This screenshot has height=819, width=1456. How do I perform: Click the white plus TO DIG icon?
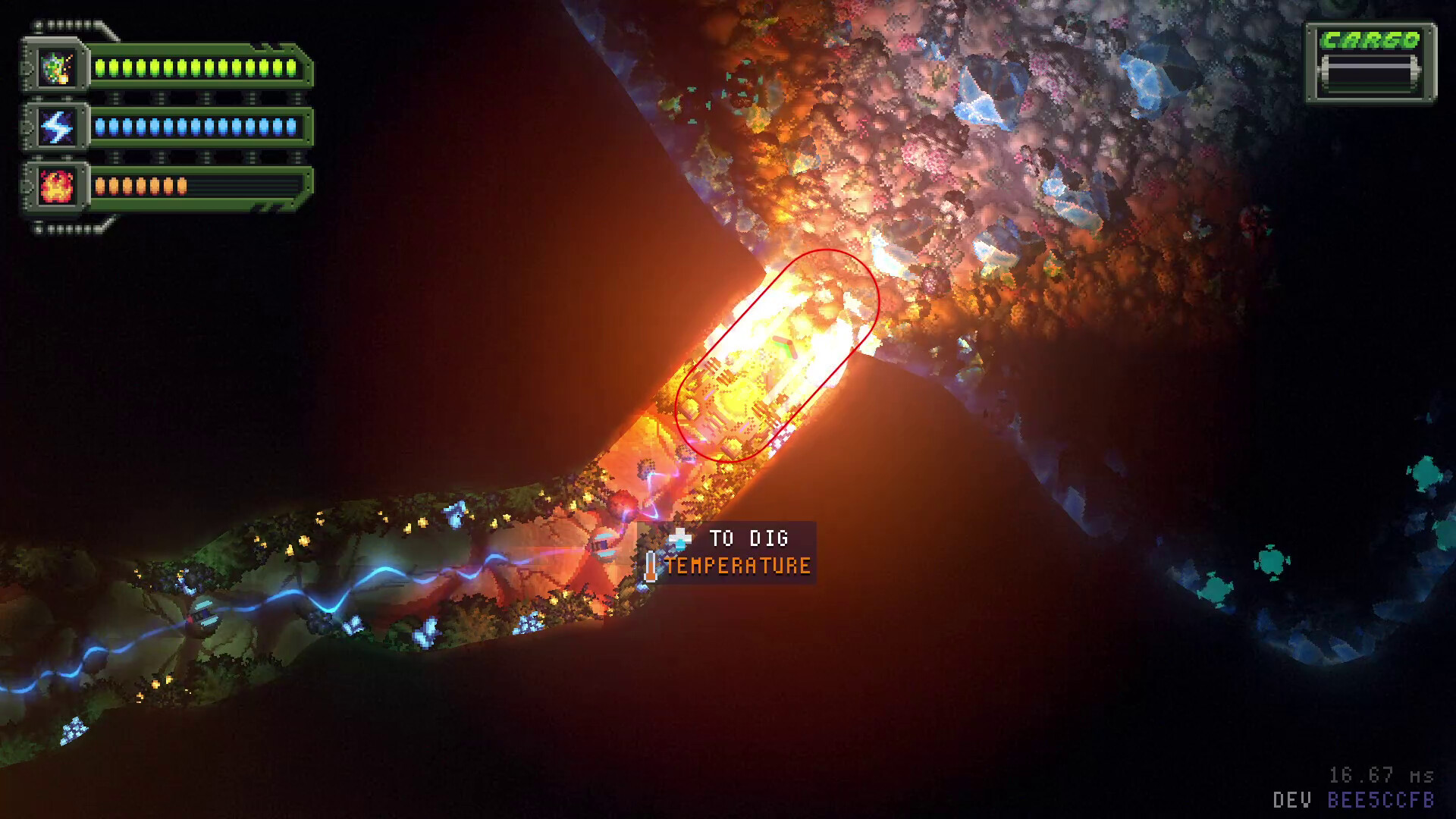click(x=682, y=538)
